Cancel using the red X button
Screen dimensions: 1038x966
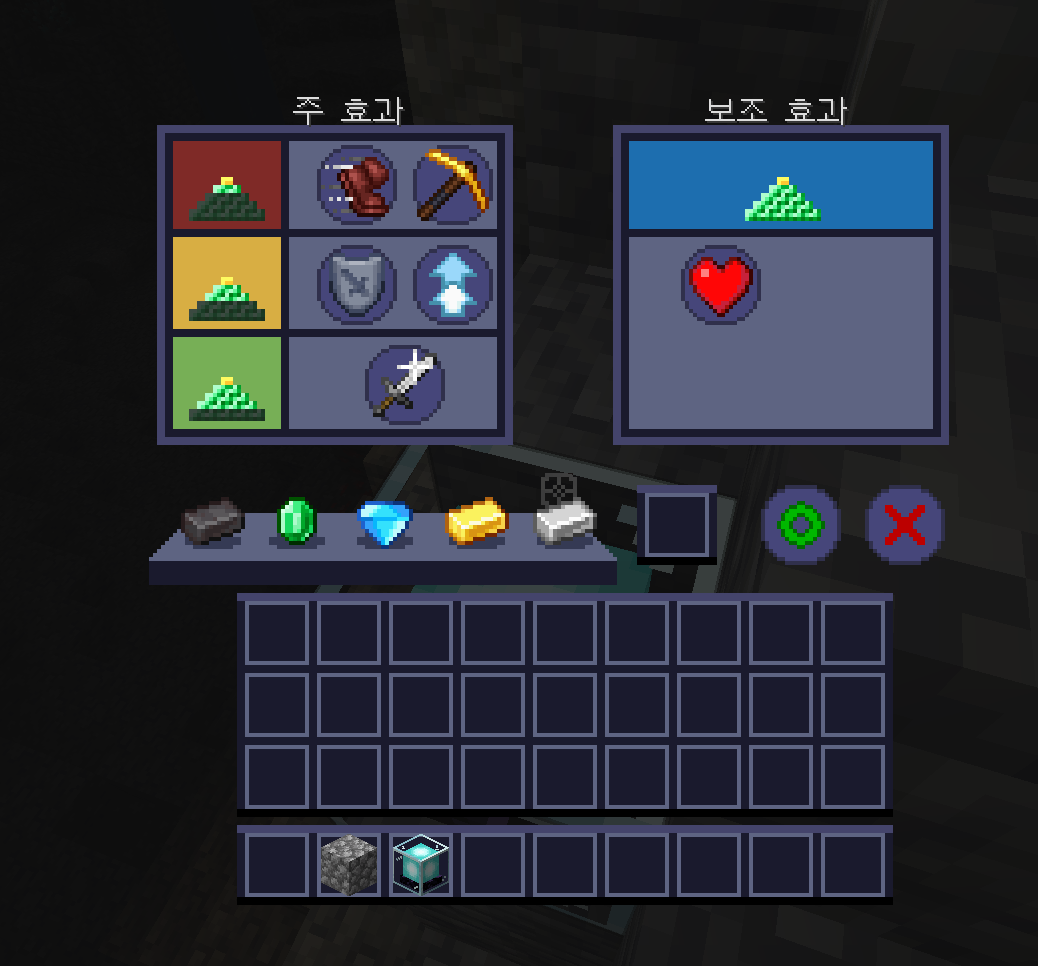click(905, 525)
